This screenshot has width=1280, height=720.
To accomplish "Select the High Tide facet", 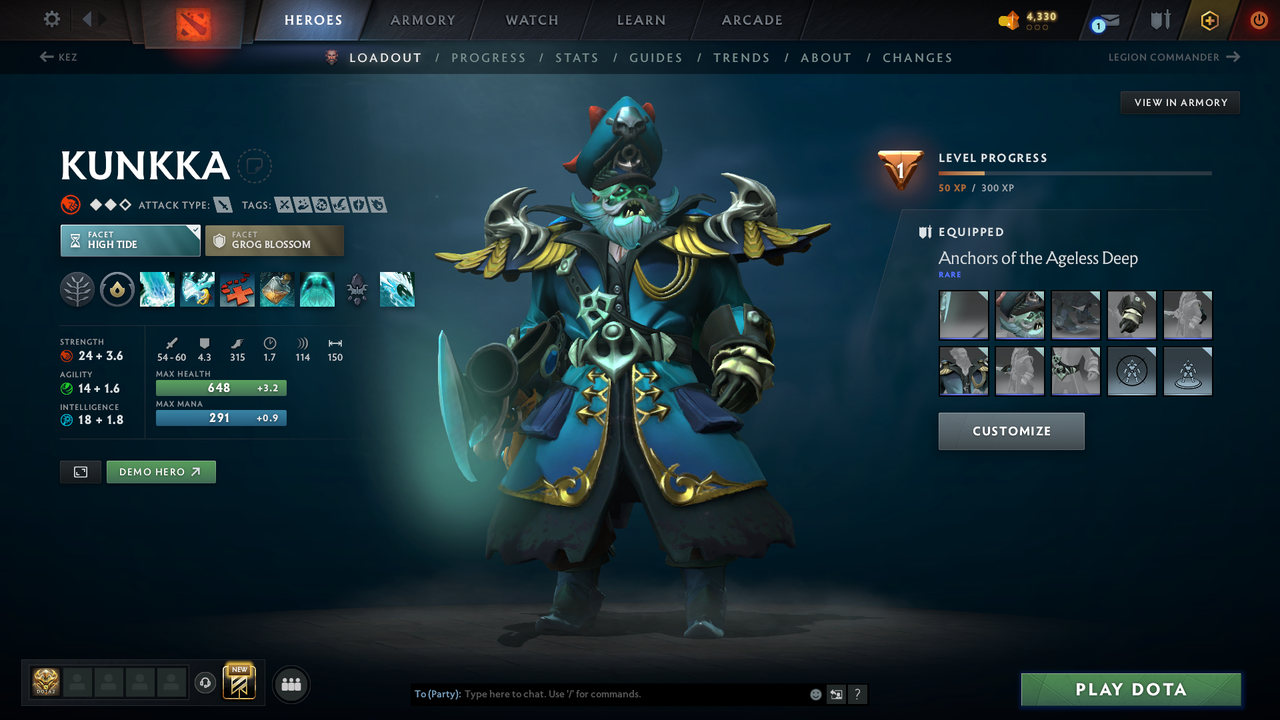I will [x=130, y=240].
